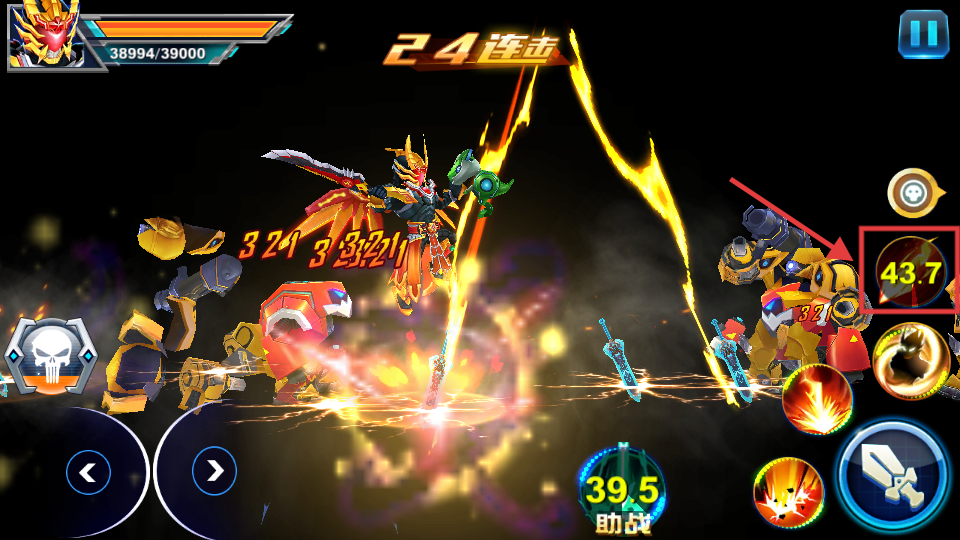960x540 pixels.
Task: Use the orange explosion impact skill
Action: click(787, 492)
